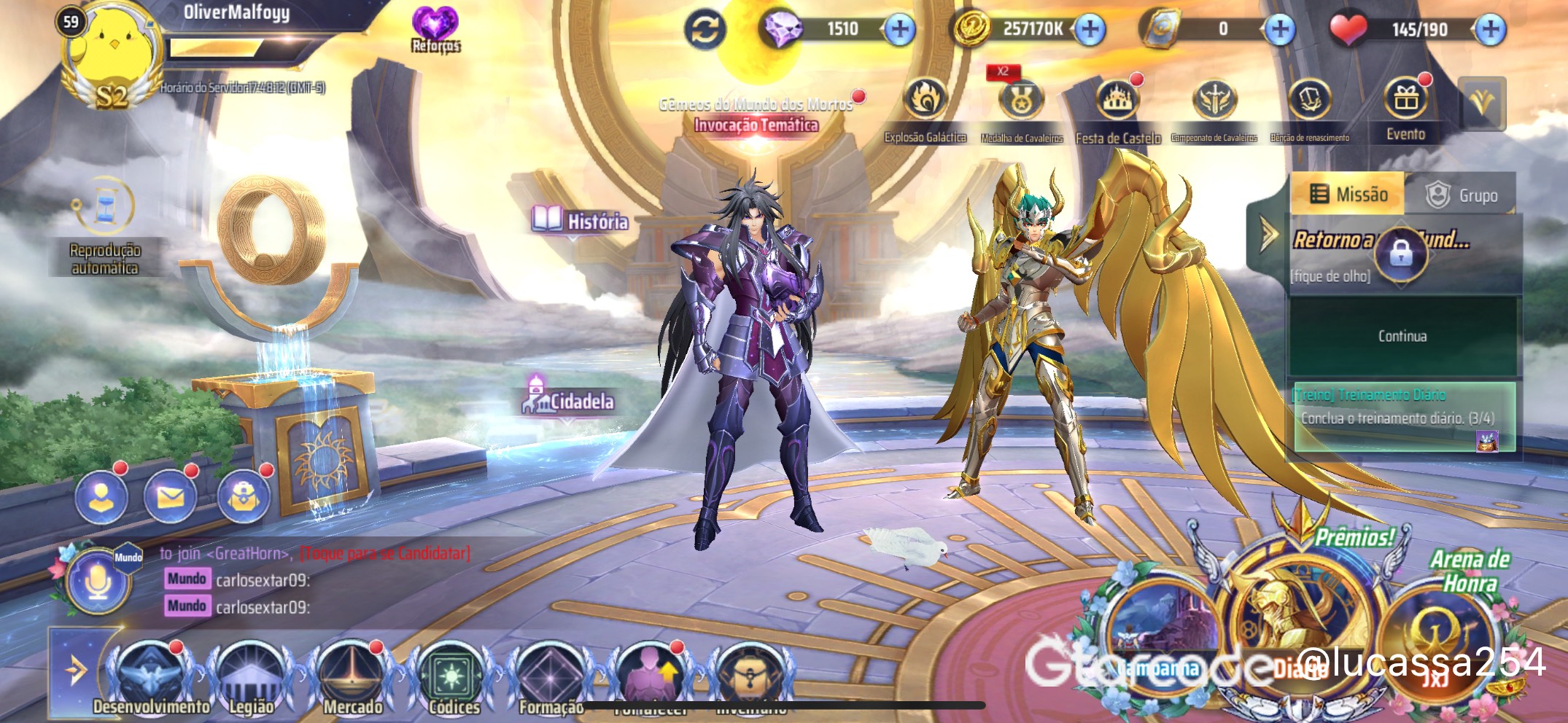Enter the Arena de Honra
The height and width of the screenshot is (723, 1568).
[x=1437, y=627]
